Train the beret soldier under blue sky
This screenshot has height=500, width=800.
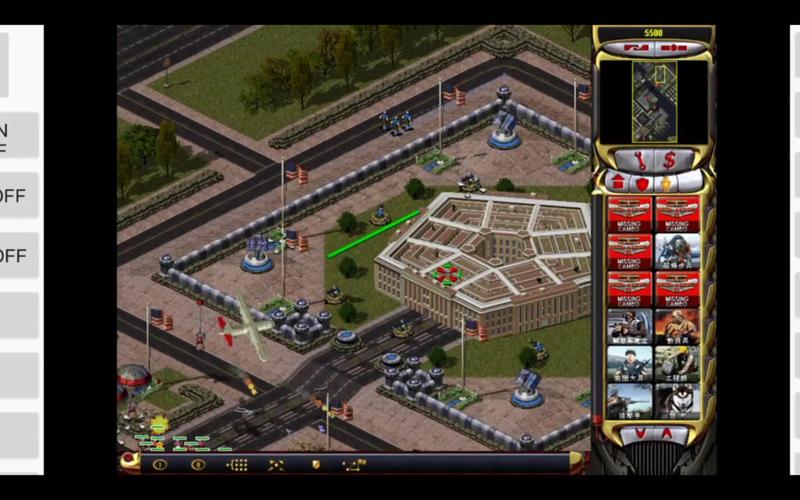[629, 363]
